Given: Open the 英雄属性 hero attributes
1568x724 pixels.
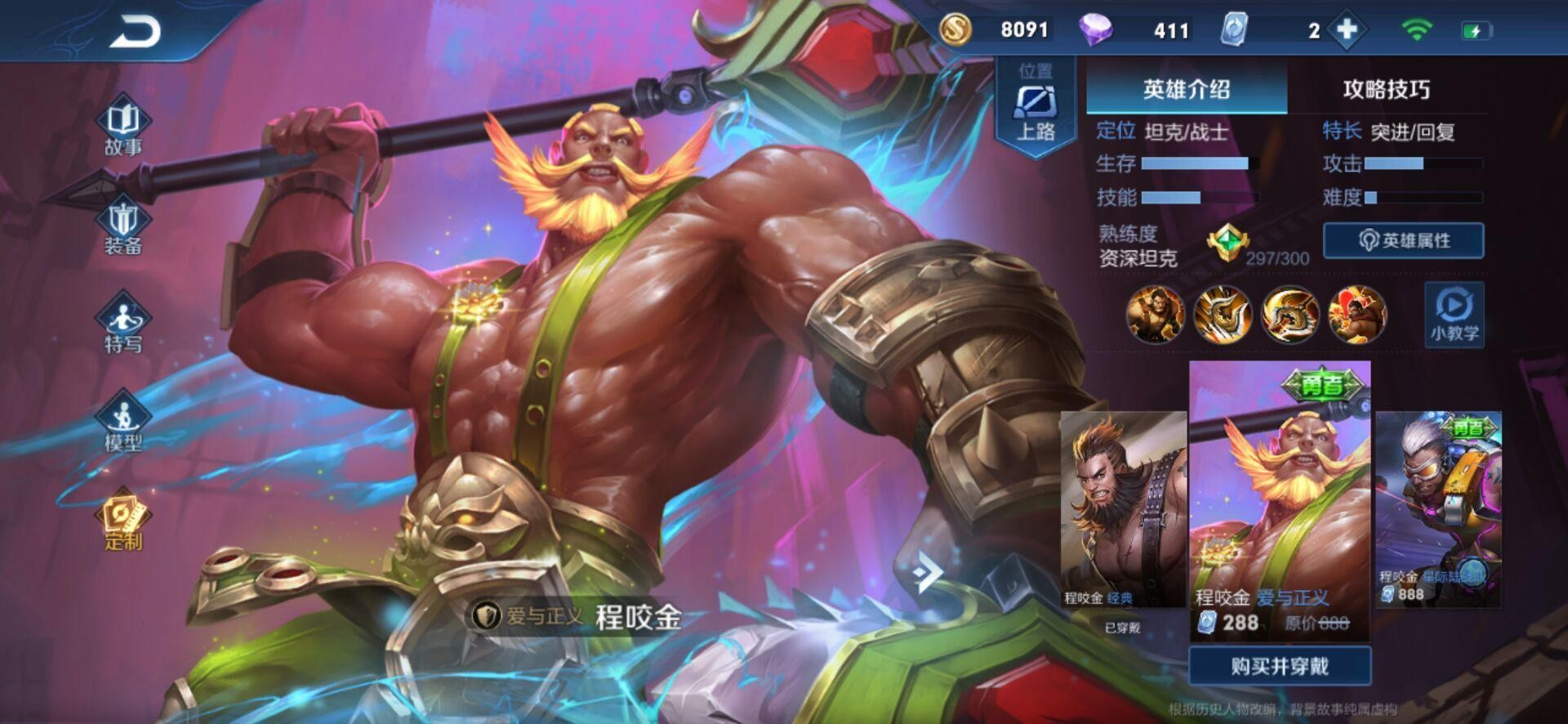Looking at the screenshot, I should coord(1403,241).
